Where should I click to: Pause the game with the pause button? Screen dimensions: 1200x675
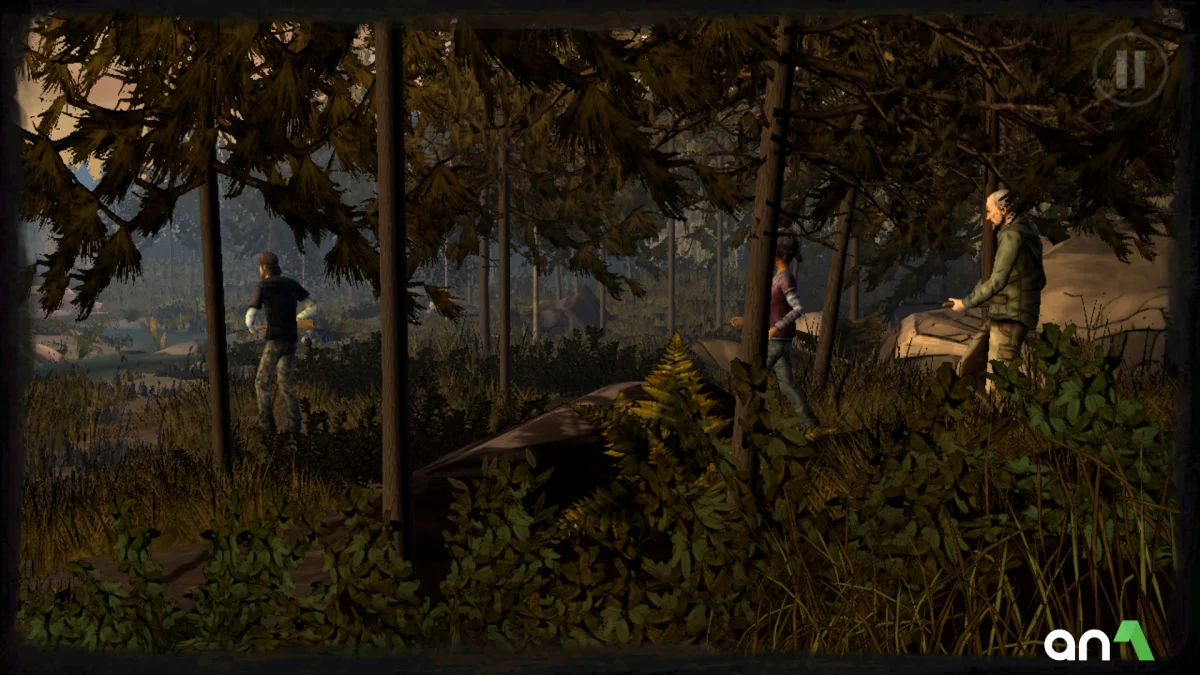(x=1130, y=69)
